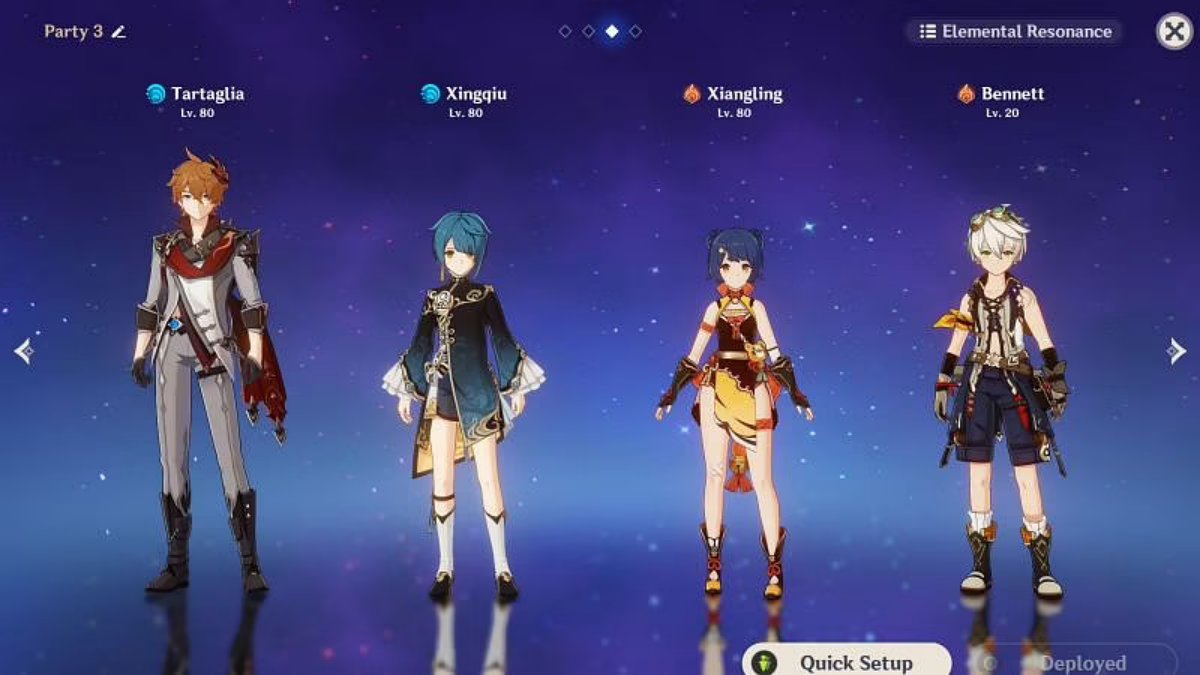Click the Deployed button
This screenshot has width=1200, height=675.
(1072, 662)
